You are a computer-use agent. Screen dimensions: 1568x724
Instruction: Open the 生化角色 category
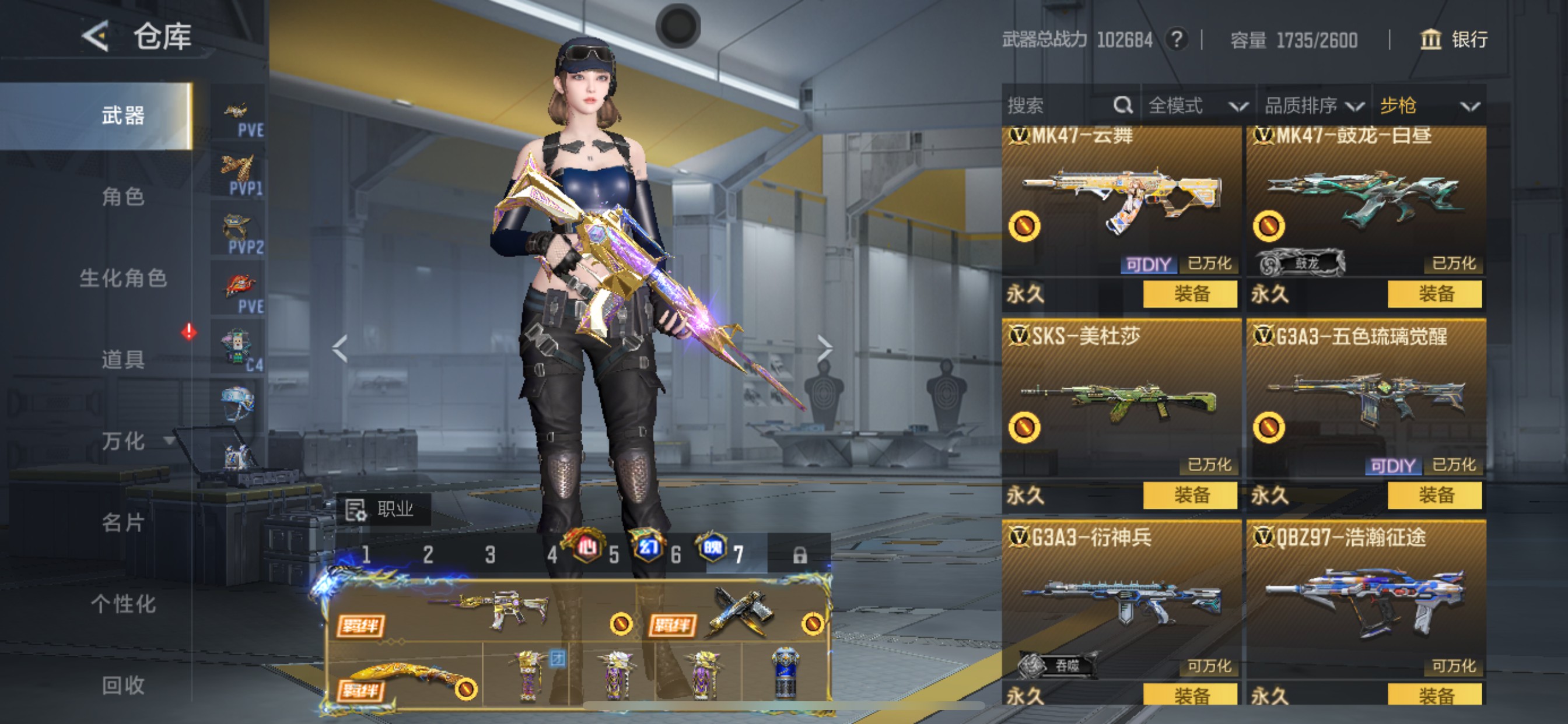[x=123, y=278]
